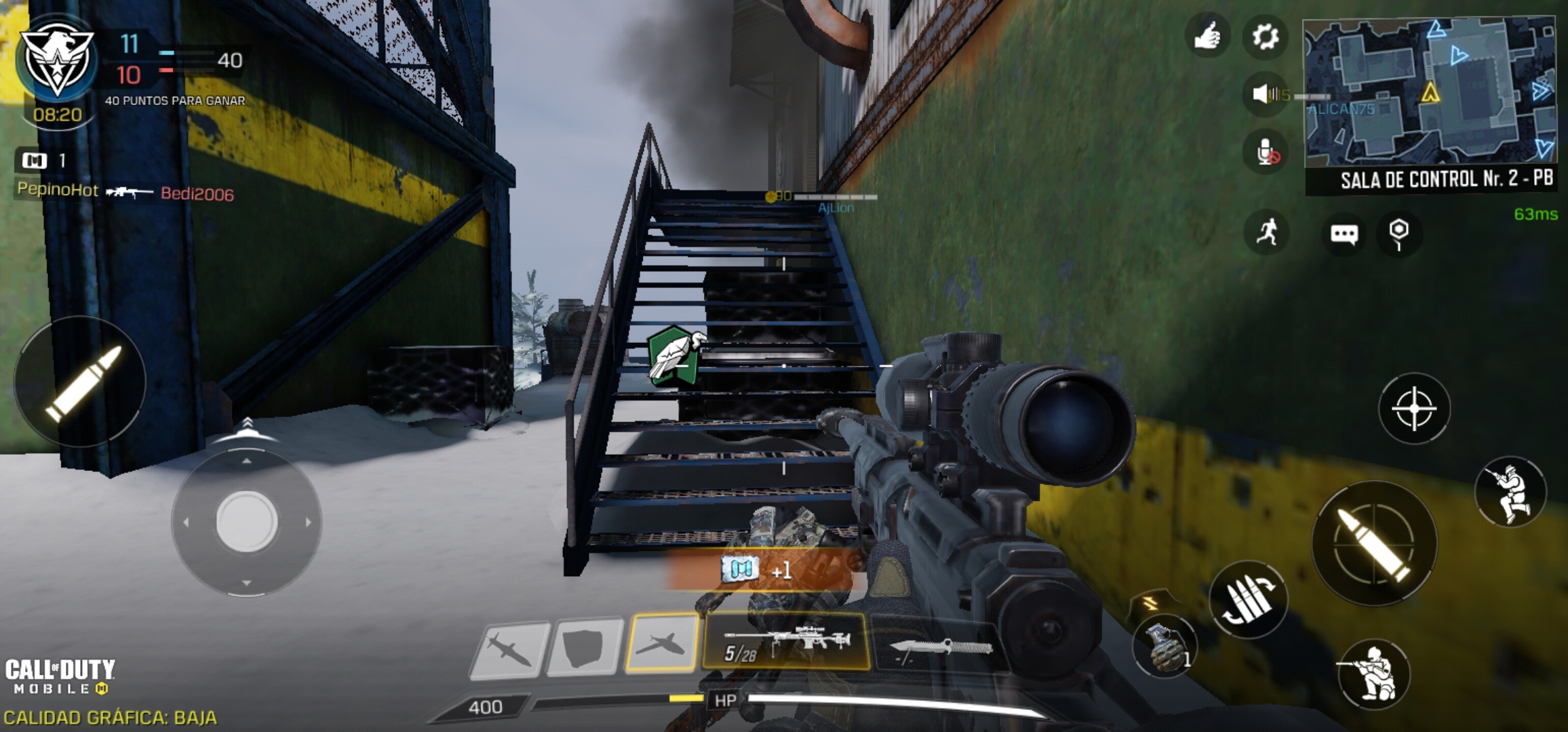The image size is (1568, 732).
Task: Open the quick chat bubble
Action: [1344, 235]
